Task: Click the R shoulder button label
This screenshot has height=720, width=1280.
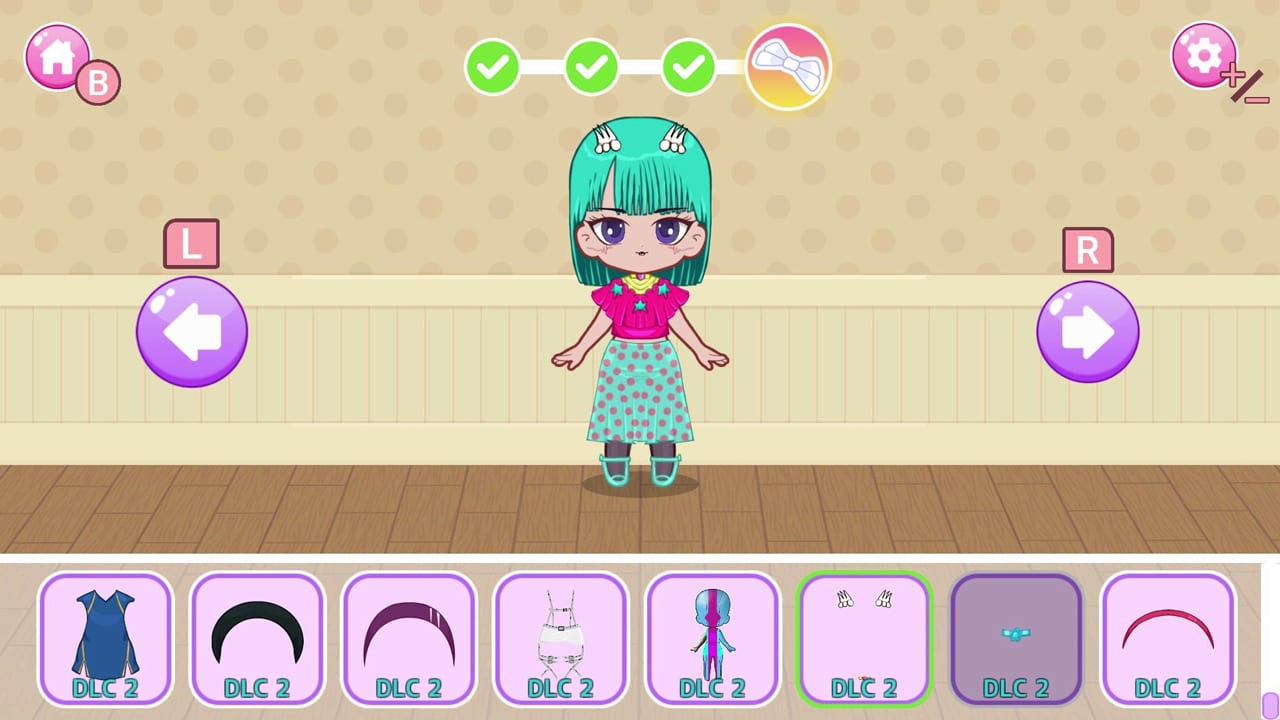Action: pos(1088,251)
